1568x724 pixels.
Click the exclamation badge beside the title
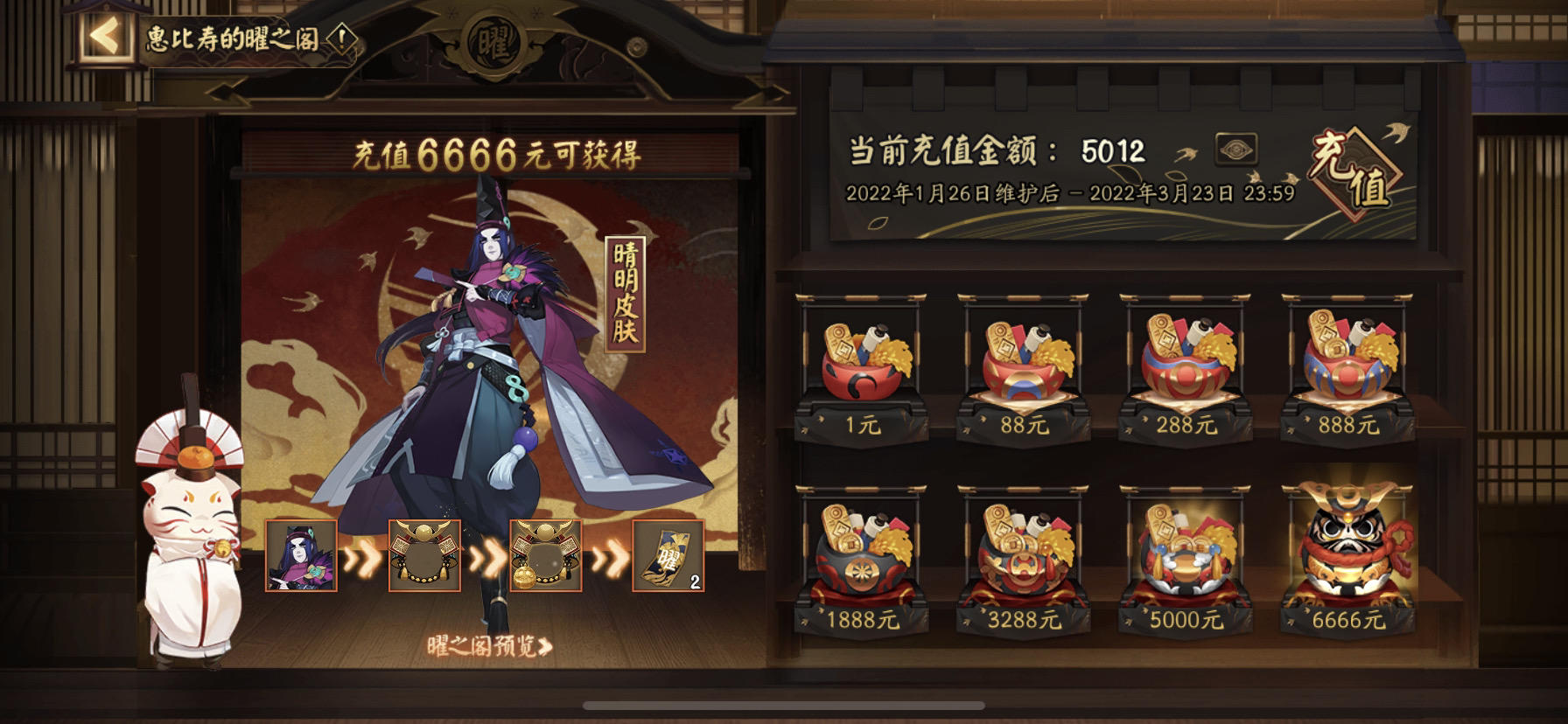coord(341,38)
